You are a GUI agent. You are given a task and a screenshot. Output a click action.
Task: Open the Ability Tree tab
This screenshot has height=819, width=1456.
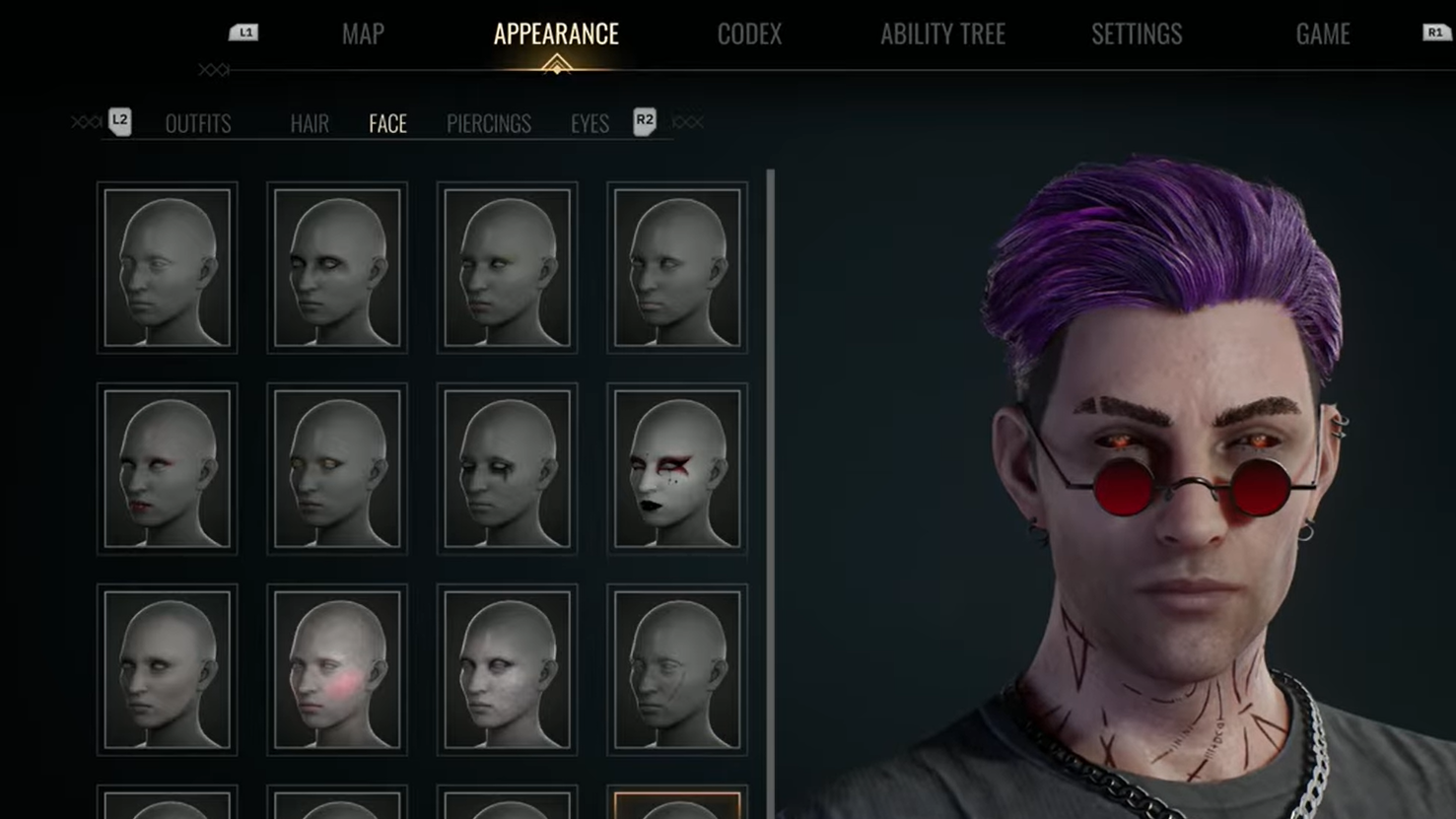pyautogui.click(x=942, y=34)
